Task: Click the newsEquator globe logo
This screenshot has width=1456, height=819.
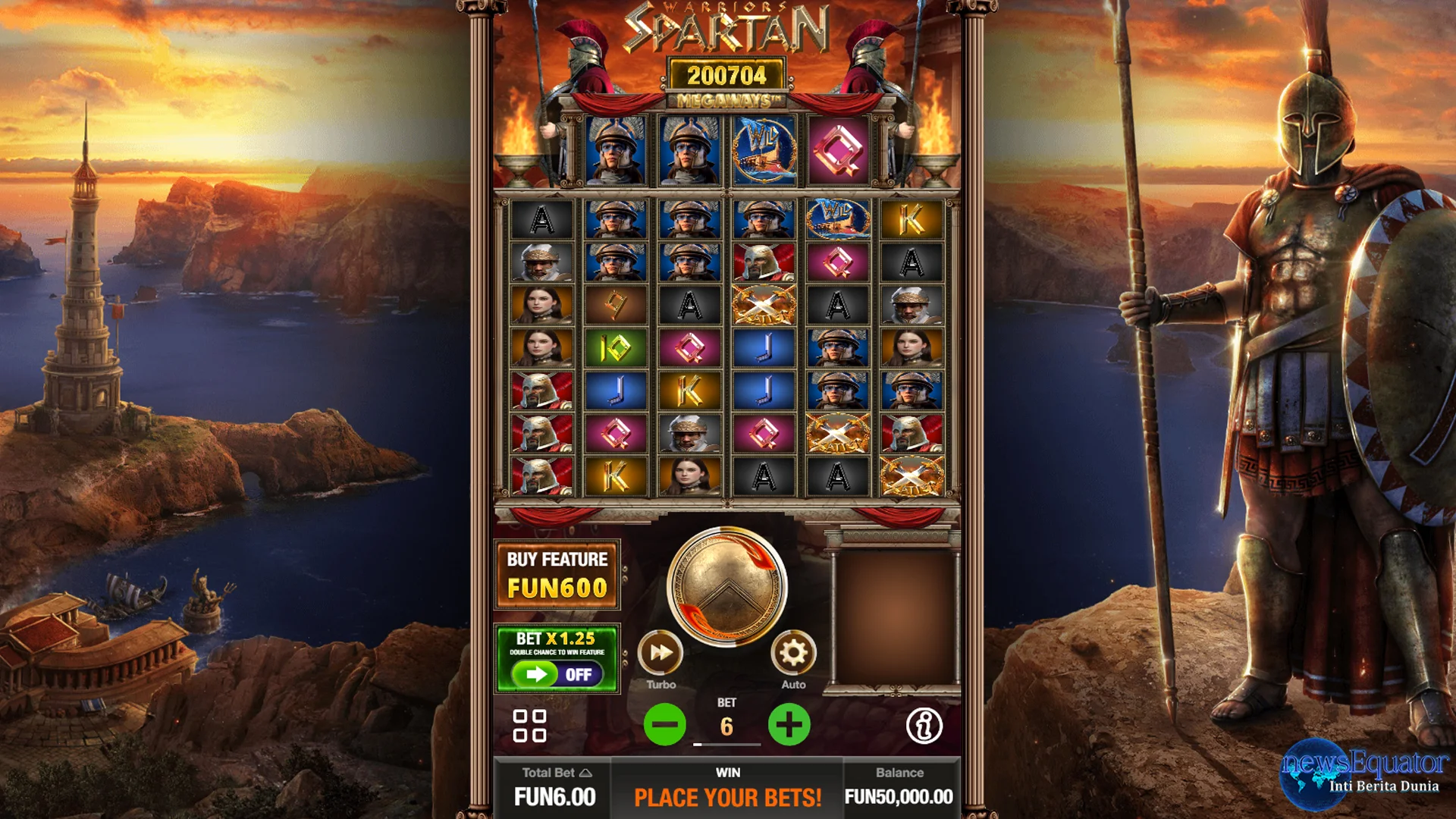Action: pyautogui.click(x=1318, y=781)
